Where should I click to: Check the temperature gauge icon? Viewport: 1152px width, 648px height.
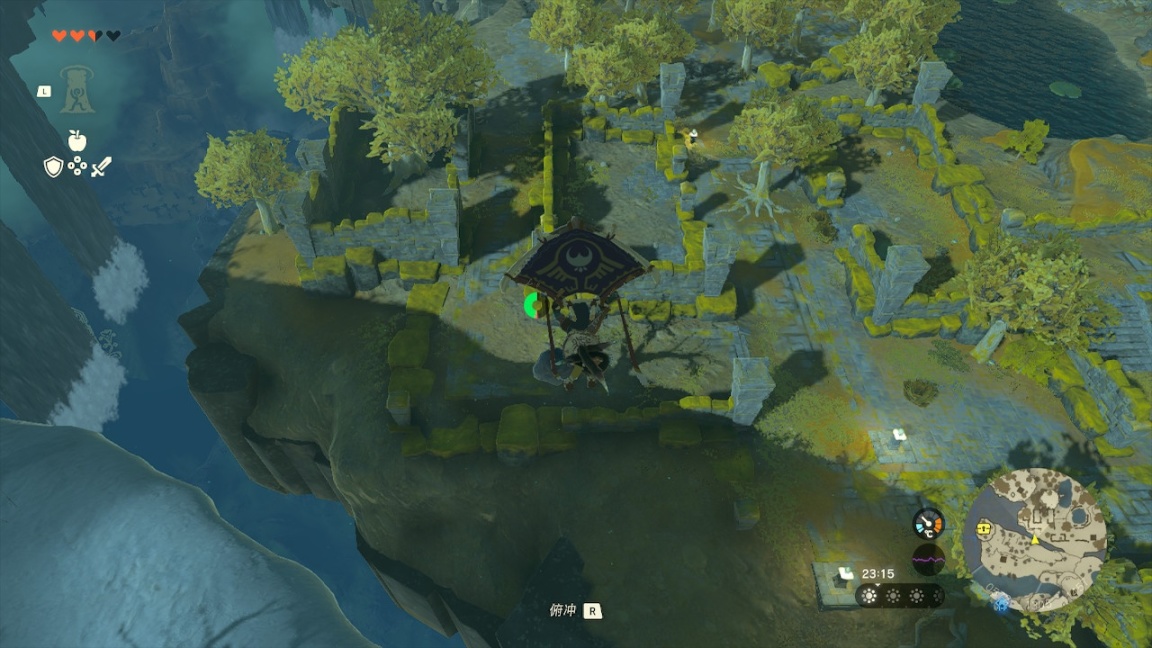coord(928,523)
